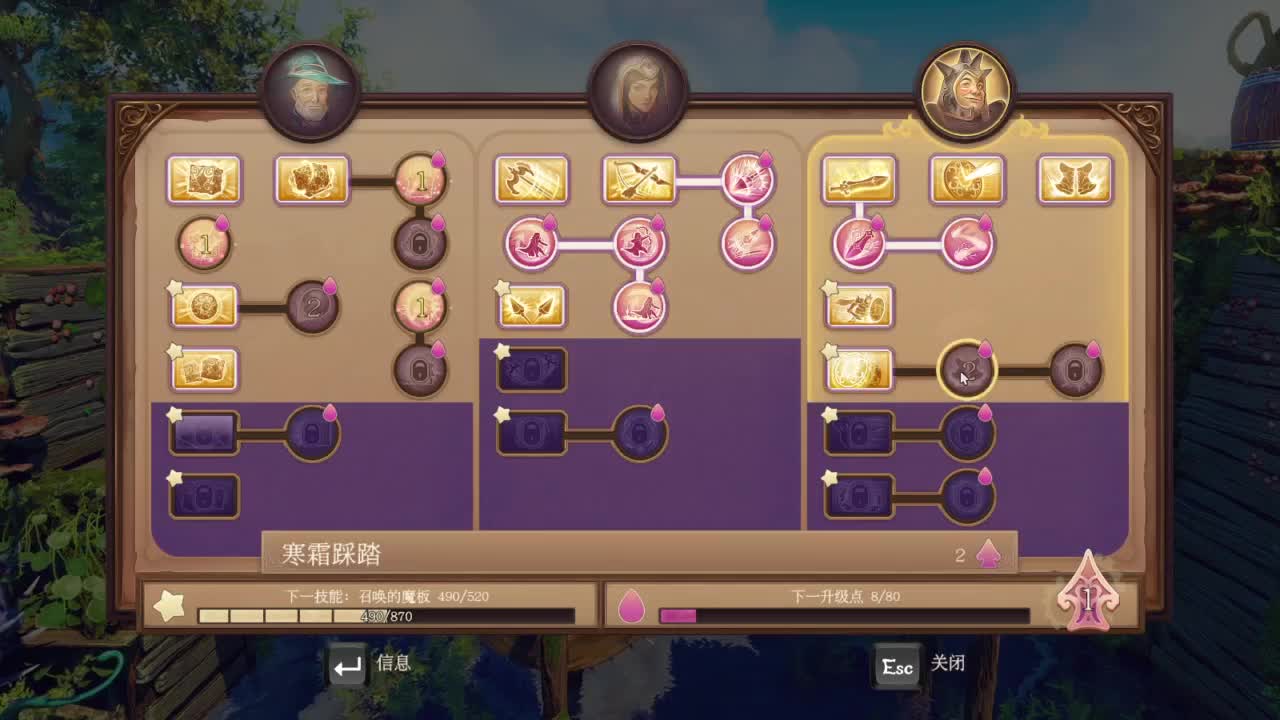Select the pink dagger upgrade node
This screenshot has width=1280, height=720.
[x=859, y=241]
